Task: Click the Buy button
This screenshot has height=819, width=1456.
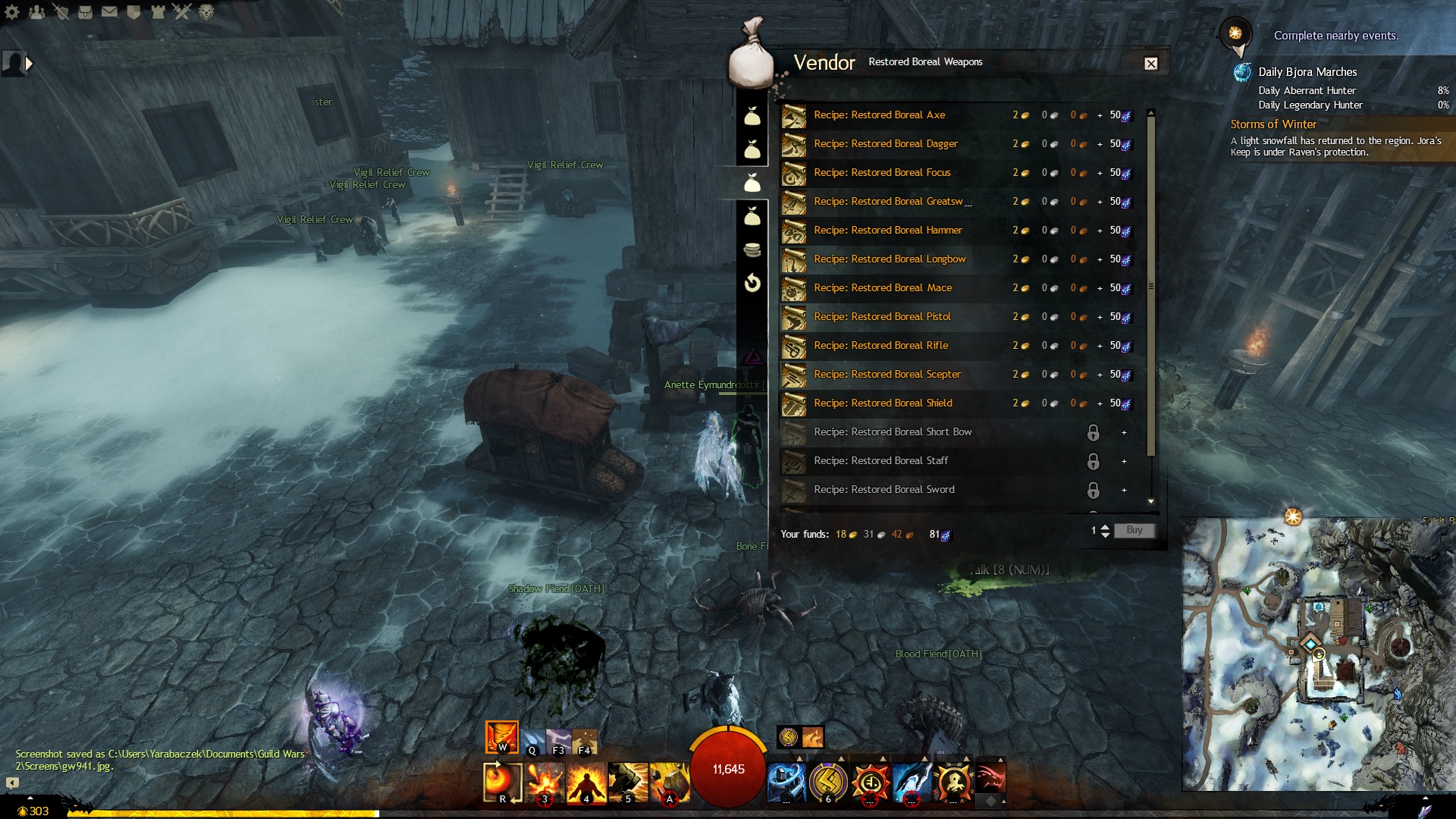Action: coord(1134,531)
